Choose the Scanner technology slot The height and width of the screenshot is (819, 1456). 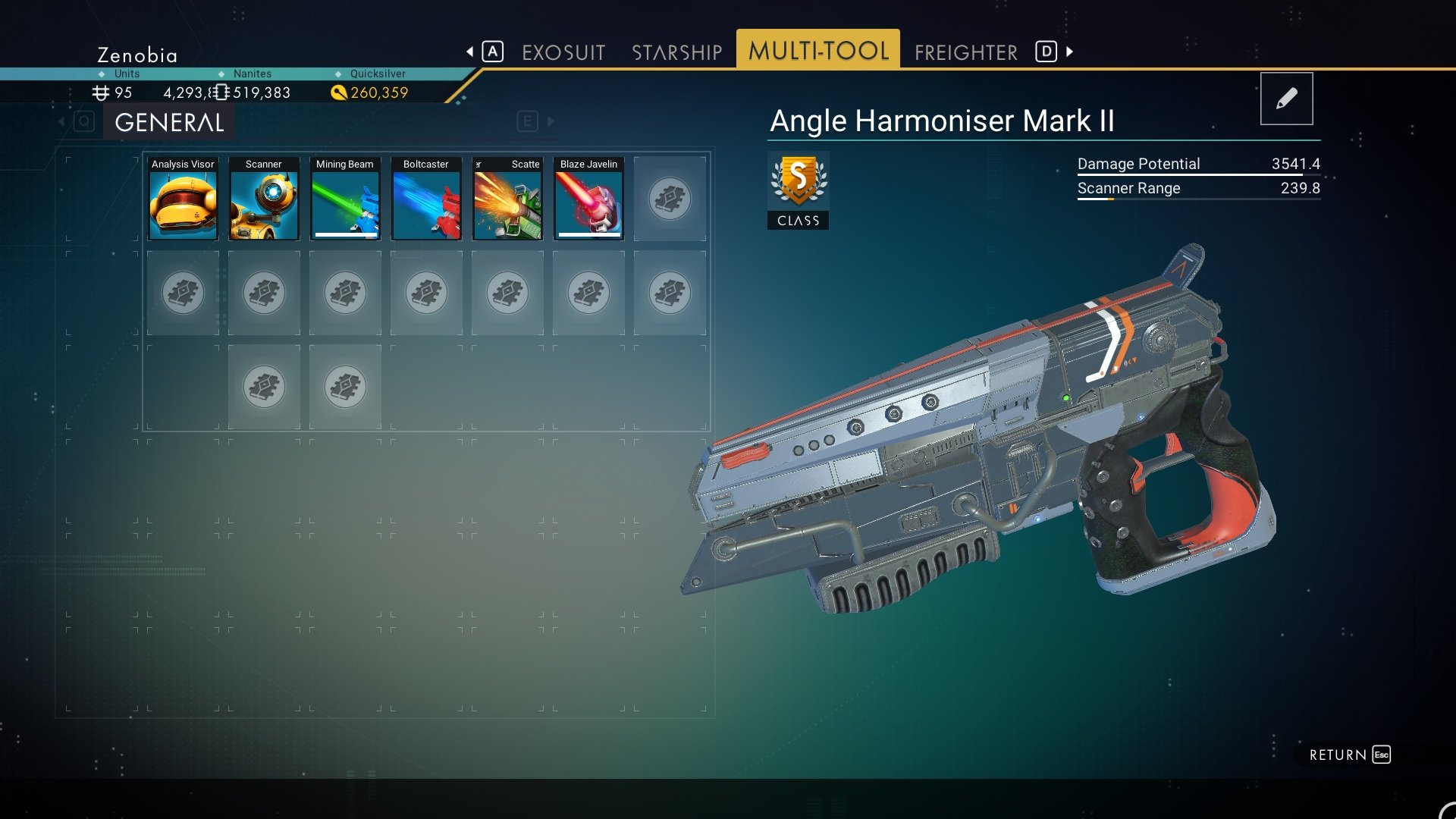264,199
